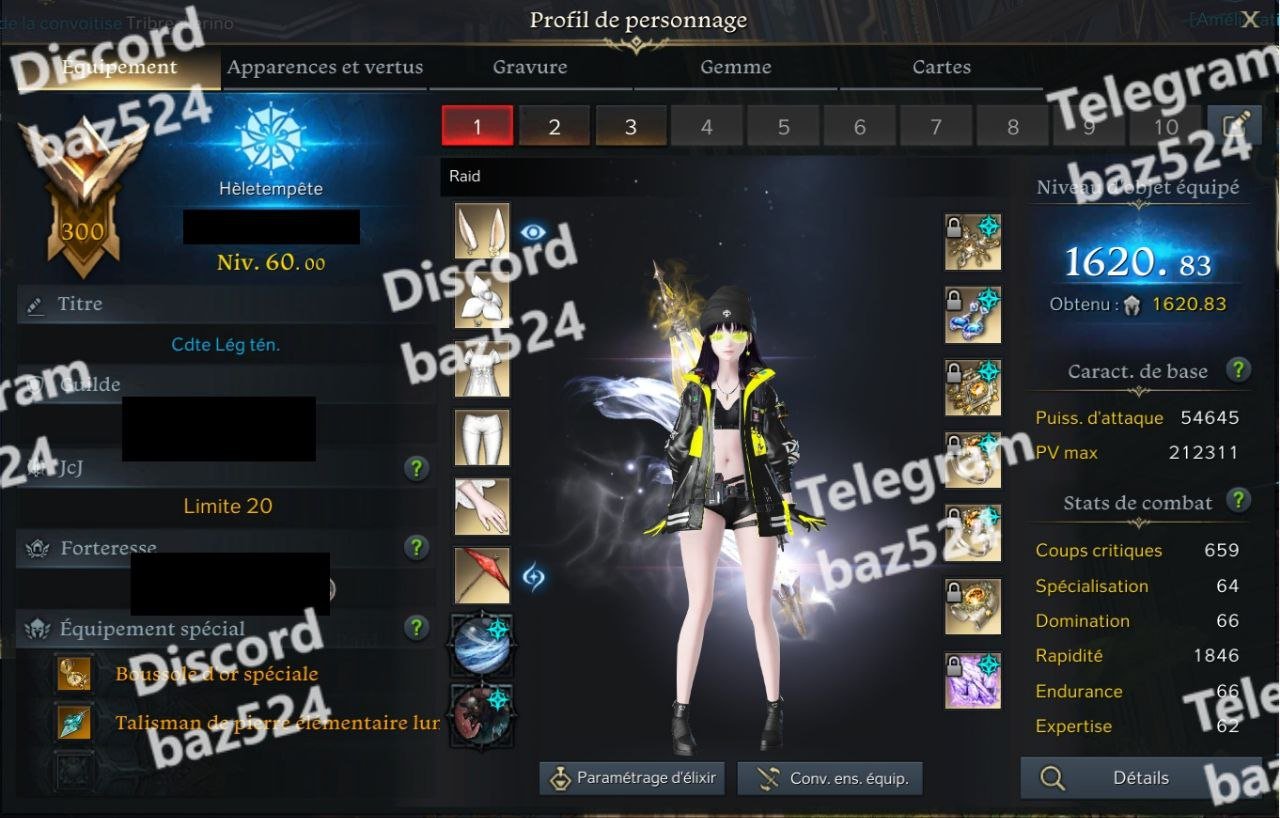Screen dimensions: 1280x818
Task: Select the bunny ears headgear slot
Action: (482, 231)
